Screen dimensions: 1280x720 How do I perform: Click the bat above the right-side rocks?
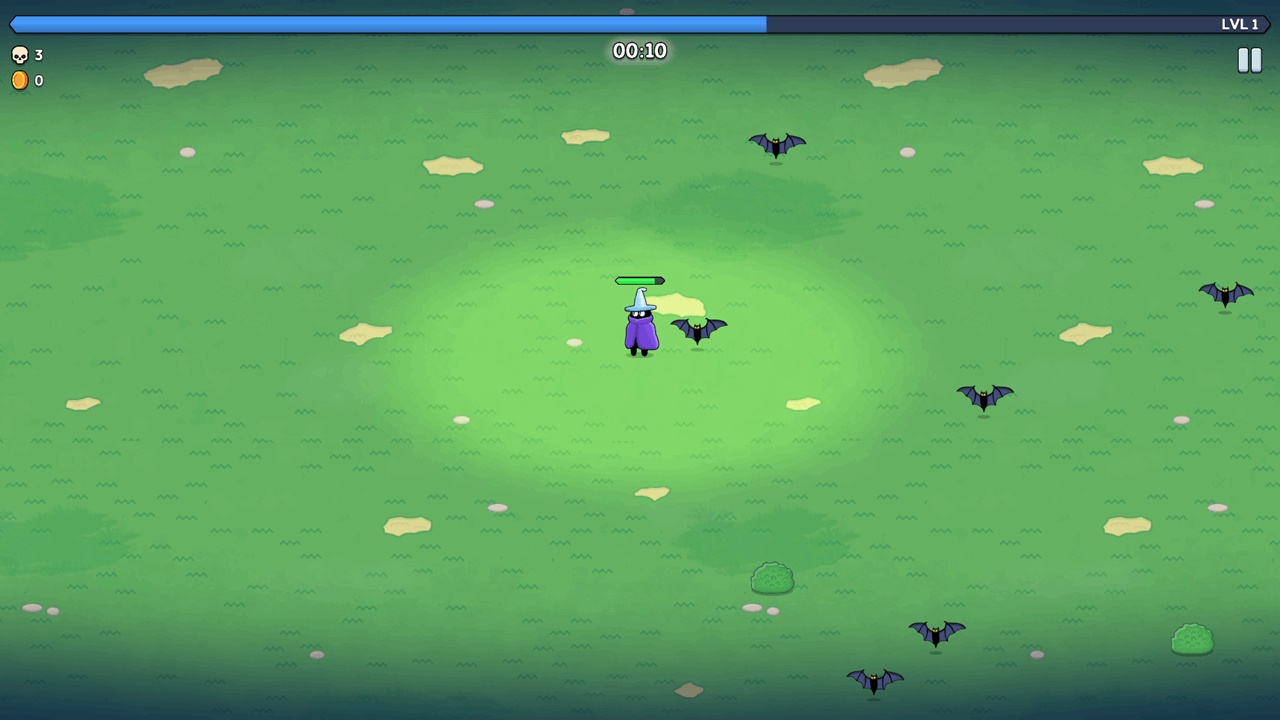[x=985, y=397]
